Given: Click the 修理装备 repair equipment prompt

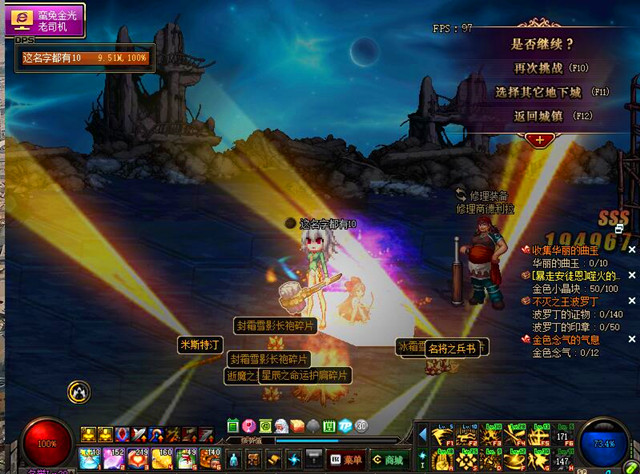Looking at the screenshot, I should point(483,196).
